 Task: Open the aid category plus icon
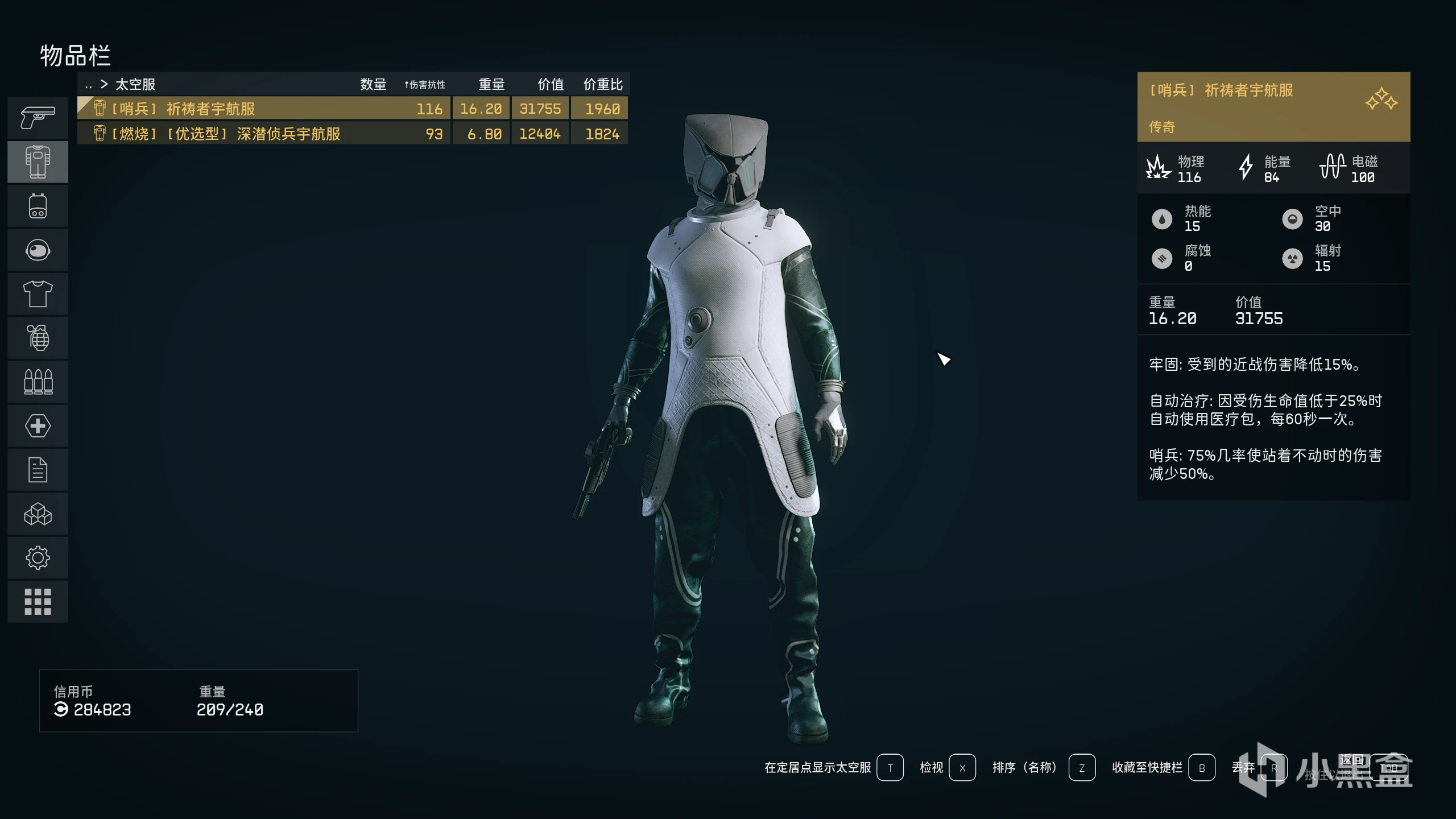(x=38, y=425)
